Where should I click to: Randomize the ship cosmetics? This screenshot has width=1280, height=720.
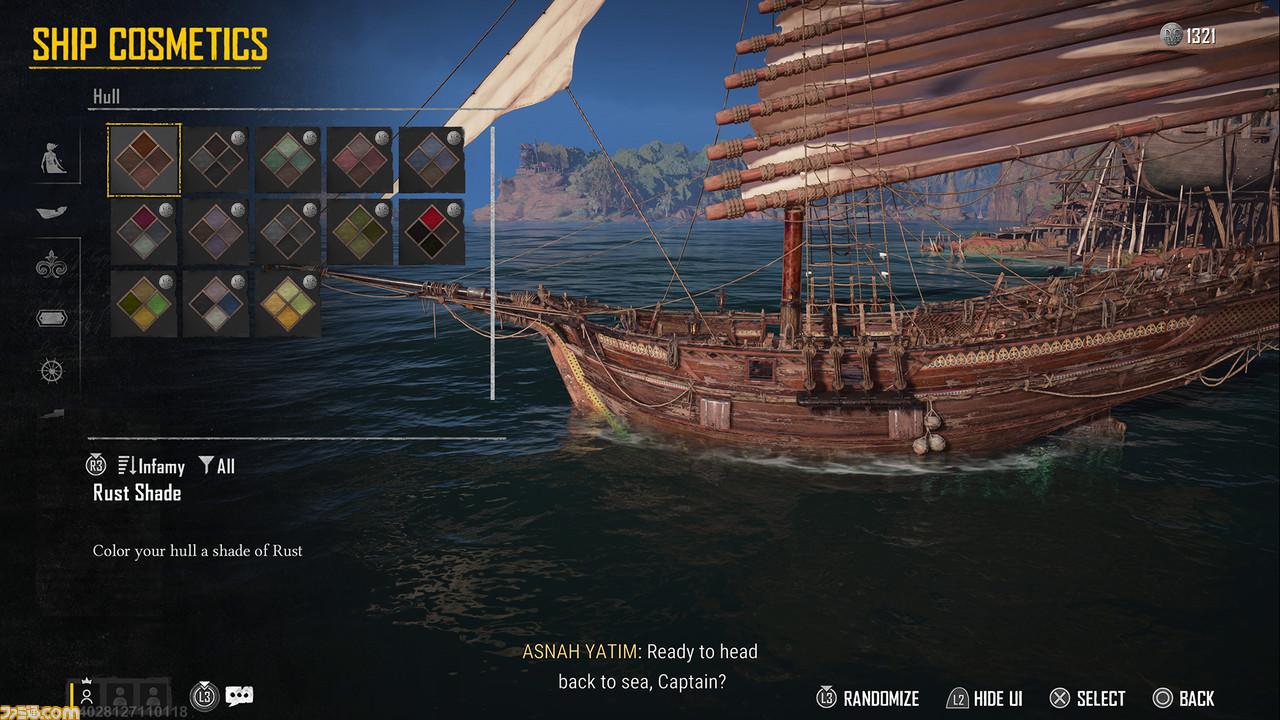[x=868, y=699]
